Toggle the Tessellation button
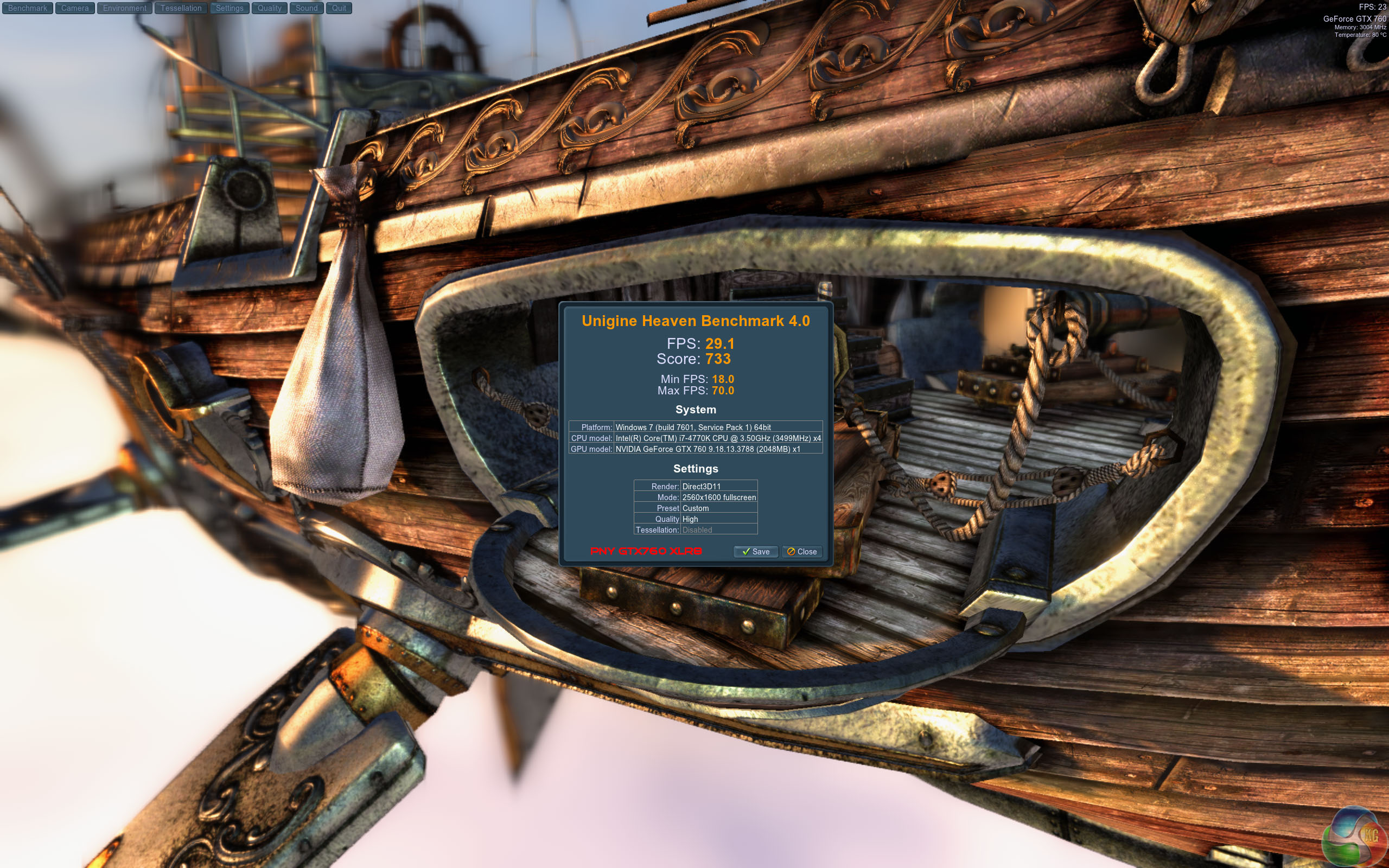Screen dimensions: 1389x868 (x=181, y=8)
